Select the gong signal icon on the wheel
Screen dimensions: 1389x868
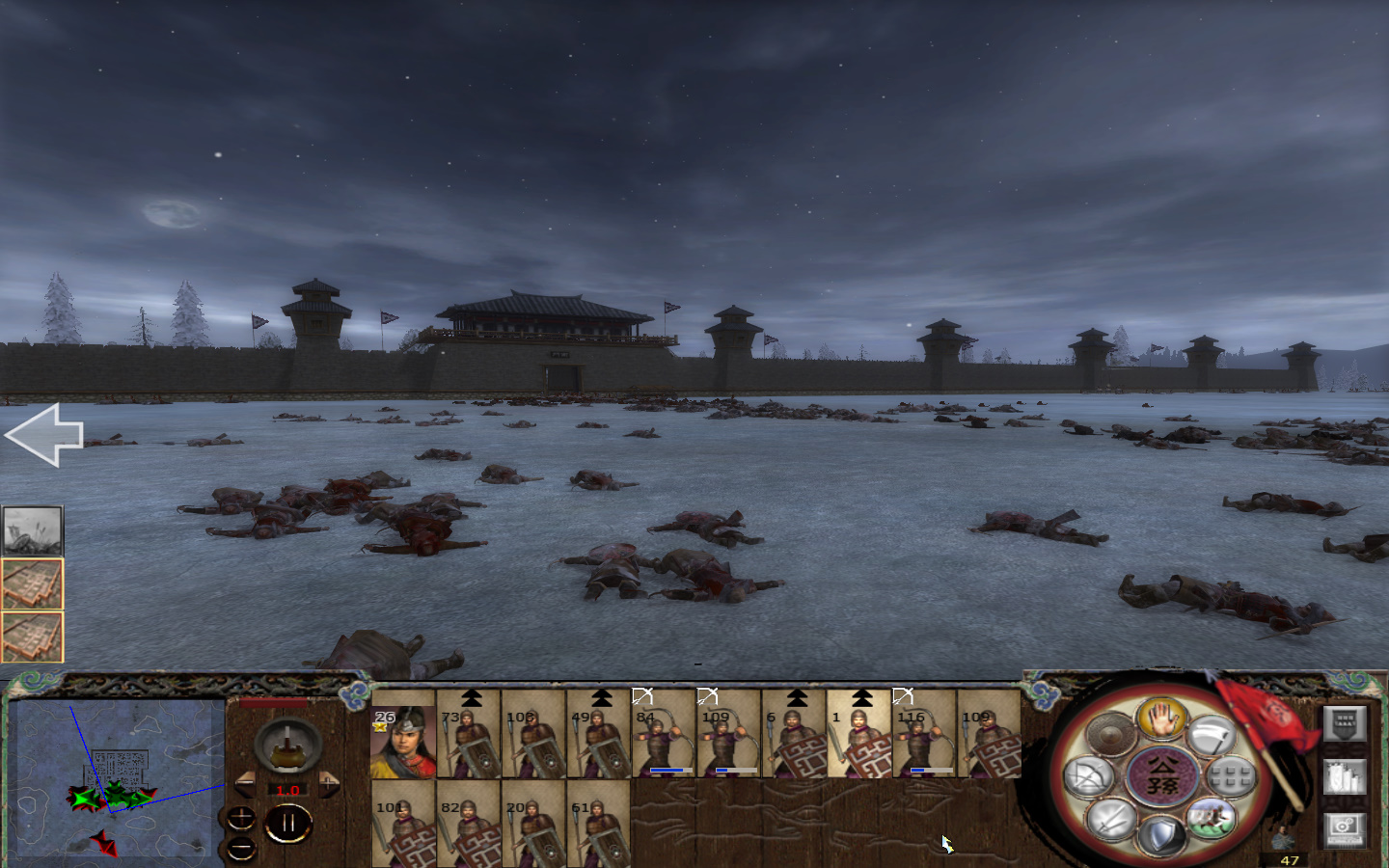[1113, 733]
